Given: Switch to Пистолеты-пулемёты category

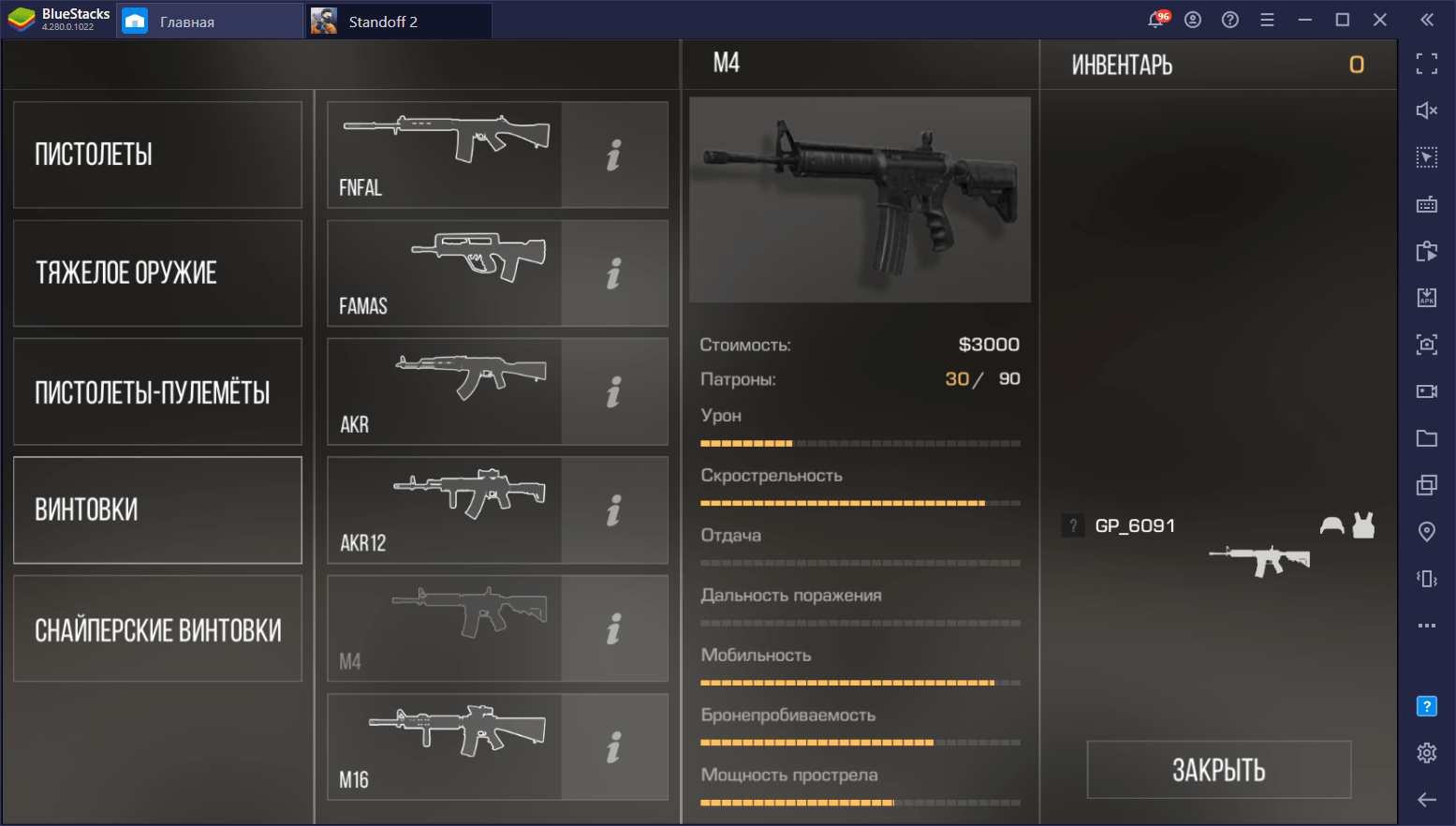Looking at the screenshot, I should click(157, 391).
